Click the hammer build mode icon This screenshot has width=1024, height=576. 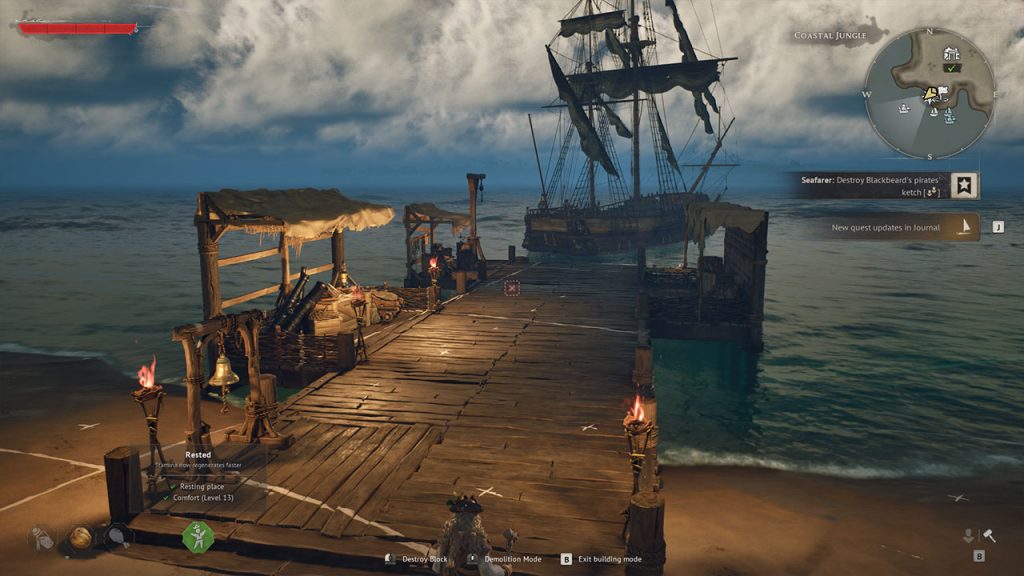pyautogui.click(x=988, y=536)
